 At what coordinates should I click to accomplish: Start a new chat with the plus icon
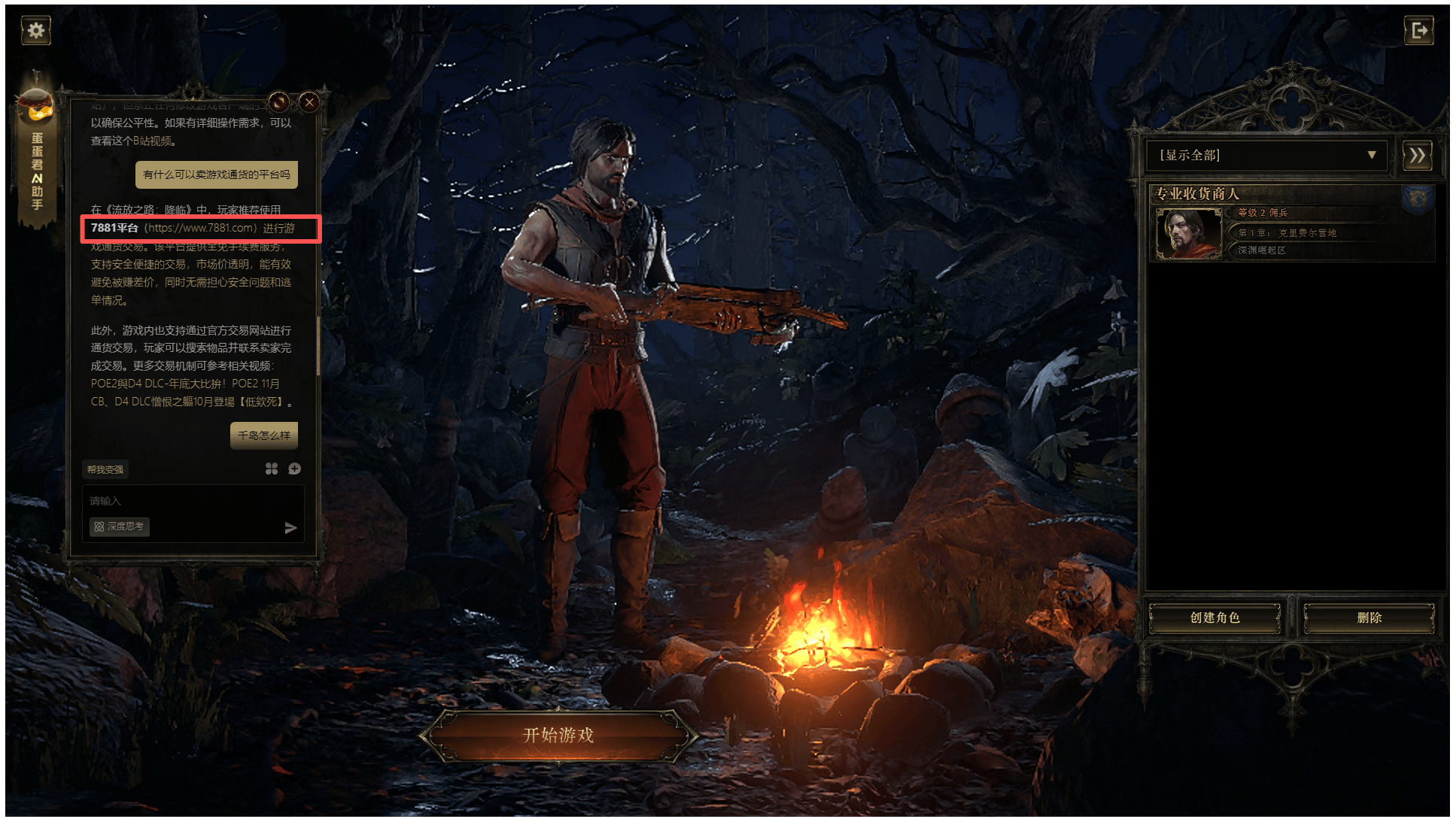pos(295,469)
